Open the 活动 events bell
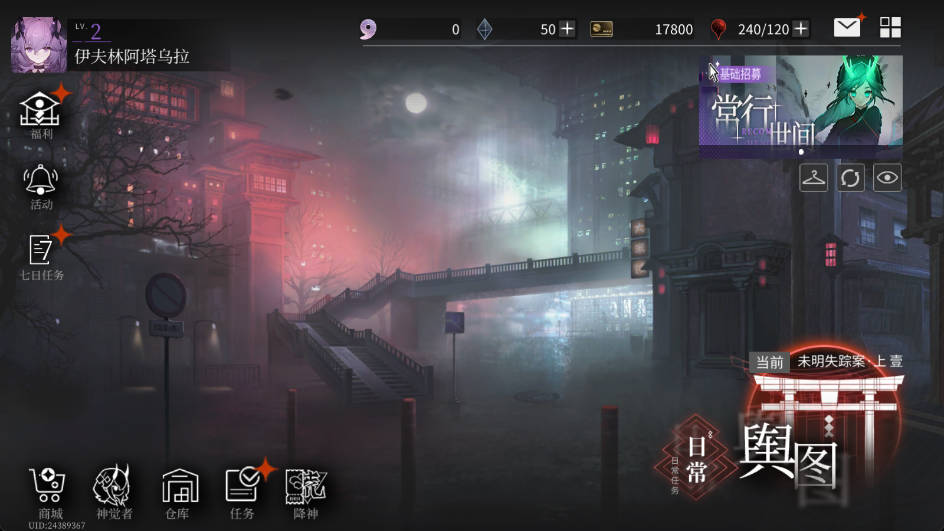Image resolution: width=944 pixels, height=531 pixels. point(41,185)
